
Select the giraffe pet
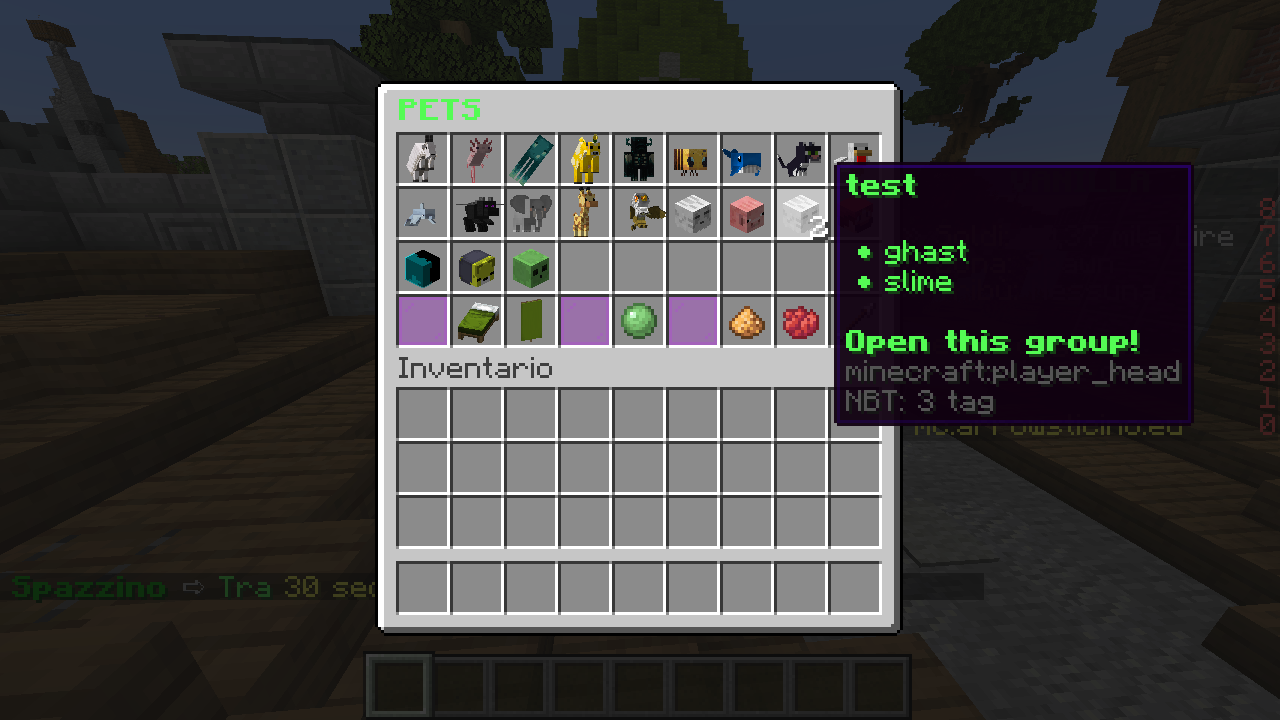pos(584,213)
